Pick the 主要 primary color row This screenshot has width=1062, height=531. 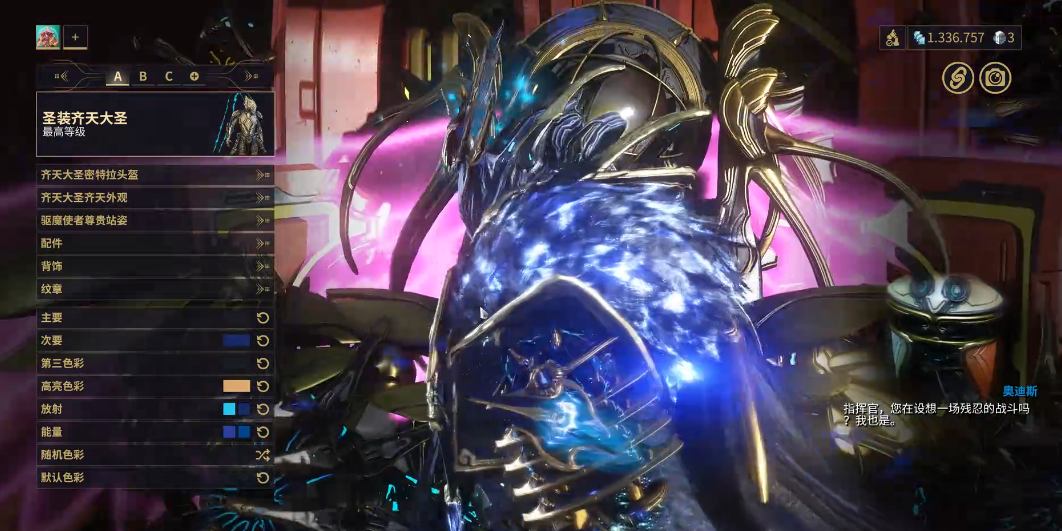(x=155, y=317)
